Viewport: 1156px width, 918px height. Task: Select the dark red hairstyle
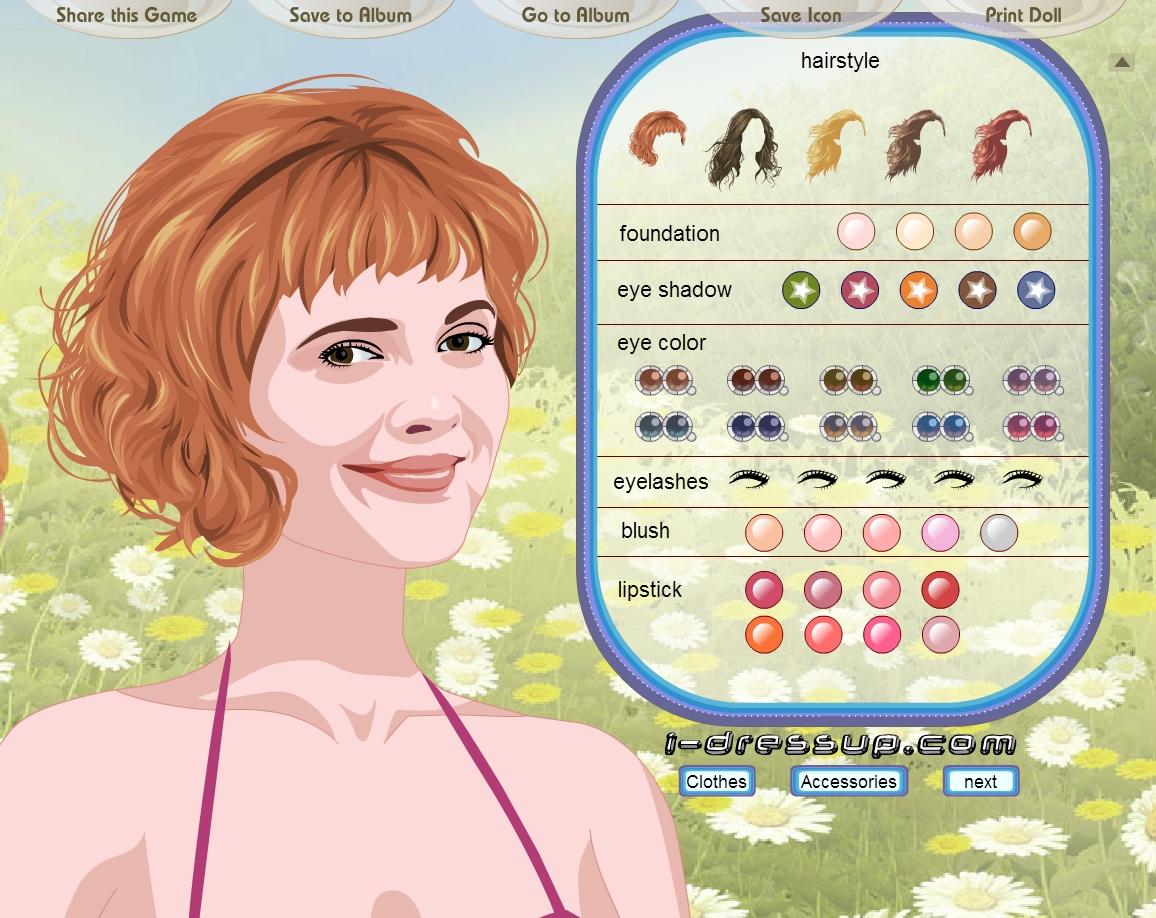[x=1001, y=143]
